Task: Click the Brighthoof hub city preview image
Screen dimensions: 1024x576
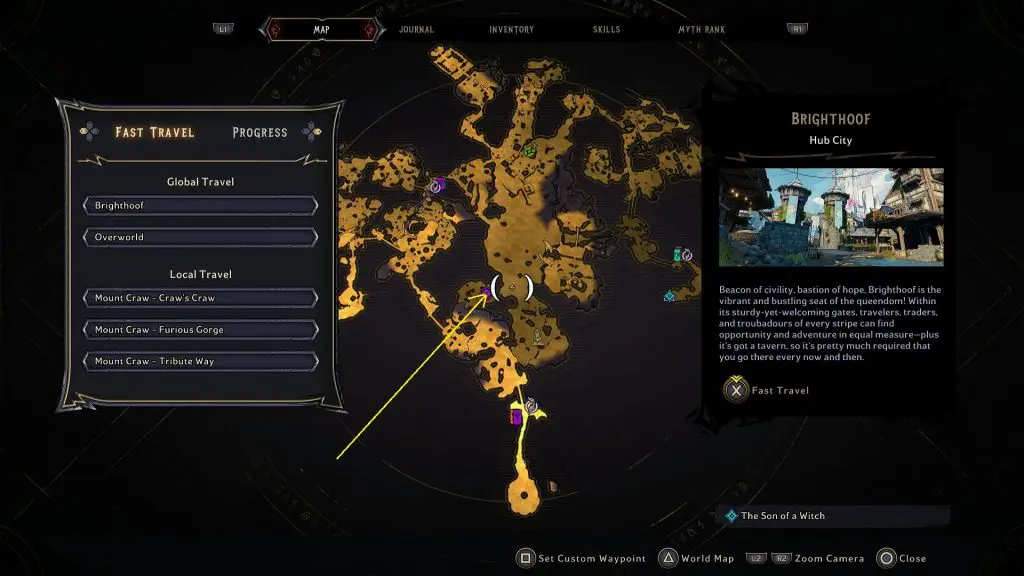Action: coord(831,217)
